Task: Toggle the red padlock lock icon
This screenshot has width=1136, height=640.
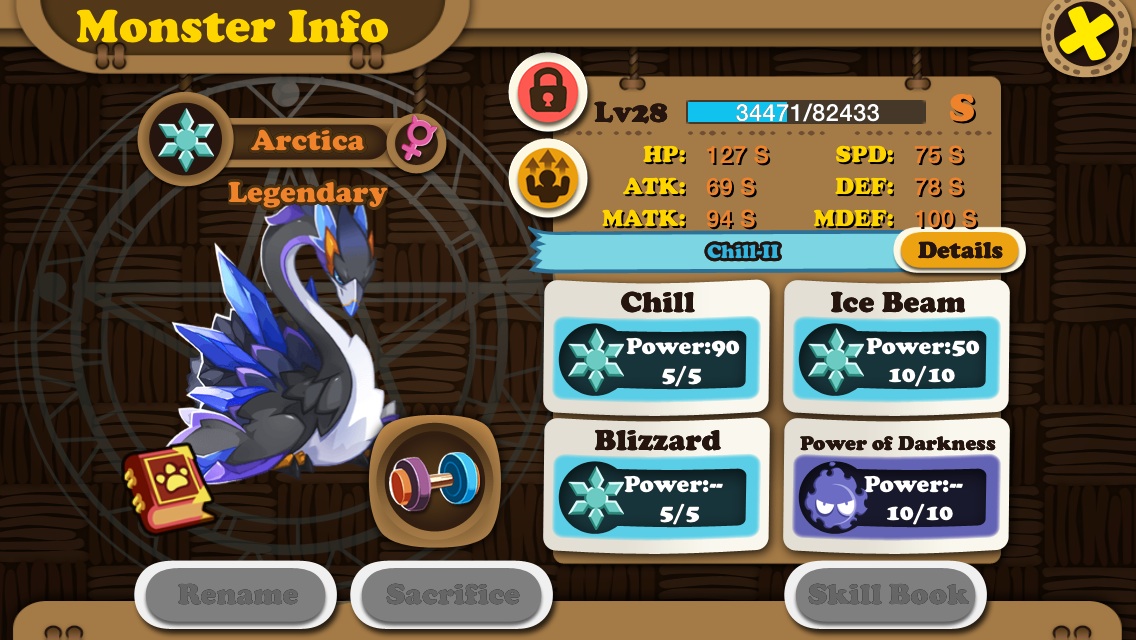Action: click(x=547, y=92)
